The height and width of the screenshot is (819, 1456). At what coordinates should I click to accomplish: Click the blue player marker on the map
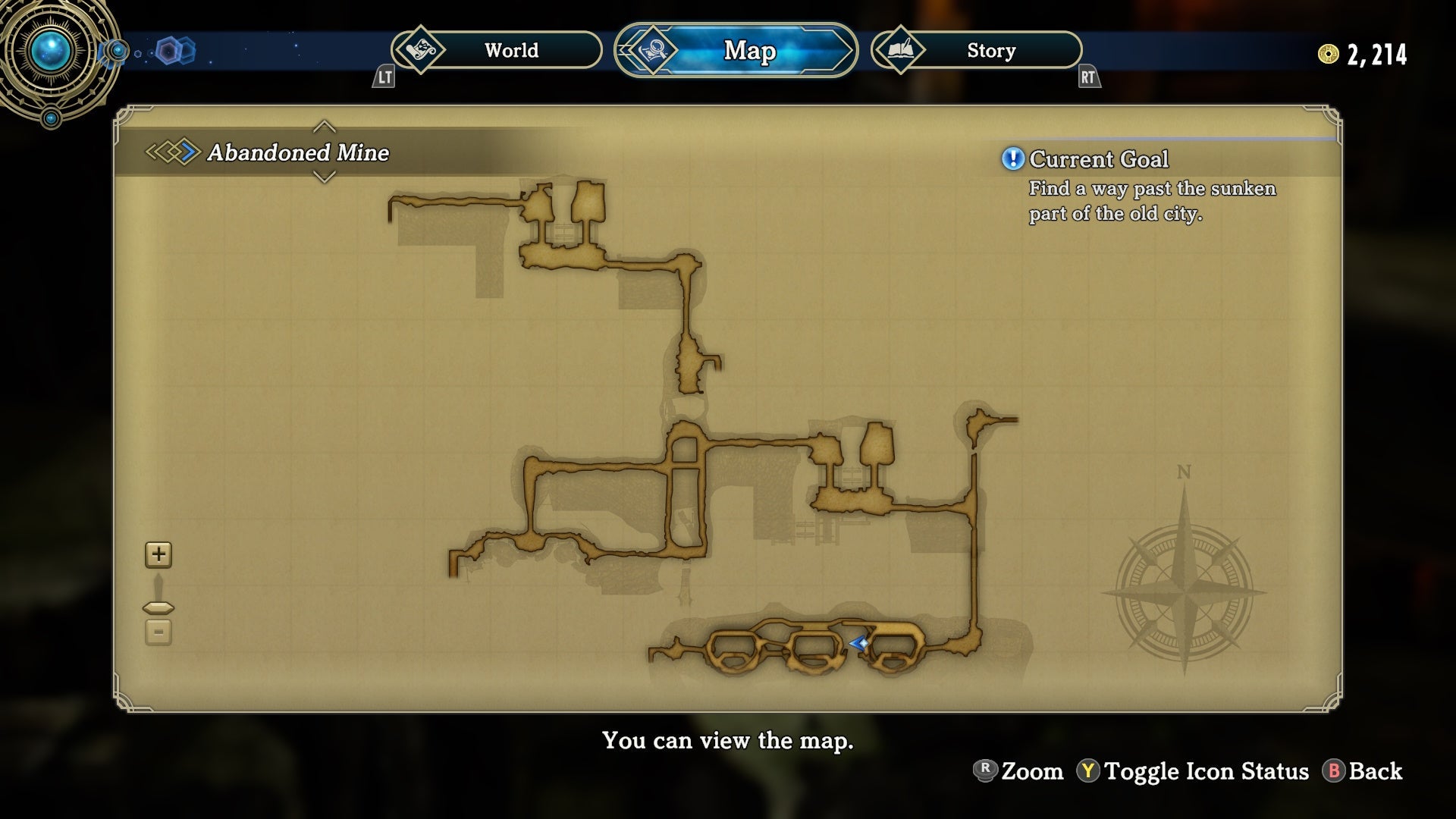coord(859,644)
